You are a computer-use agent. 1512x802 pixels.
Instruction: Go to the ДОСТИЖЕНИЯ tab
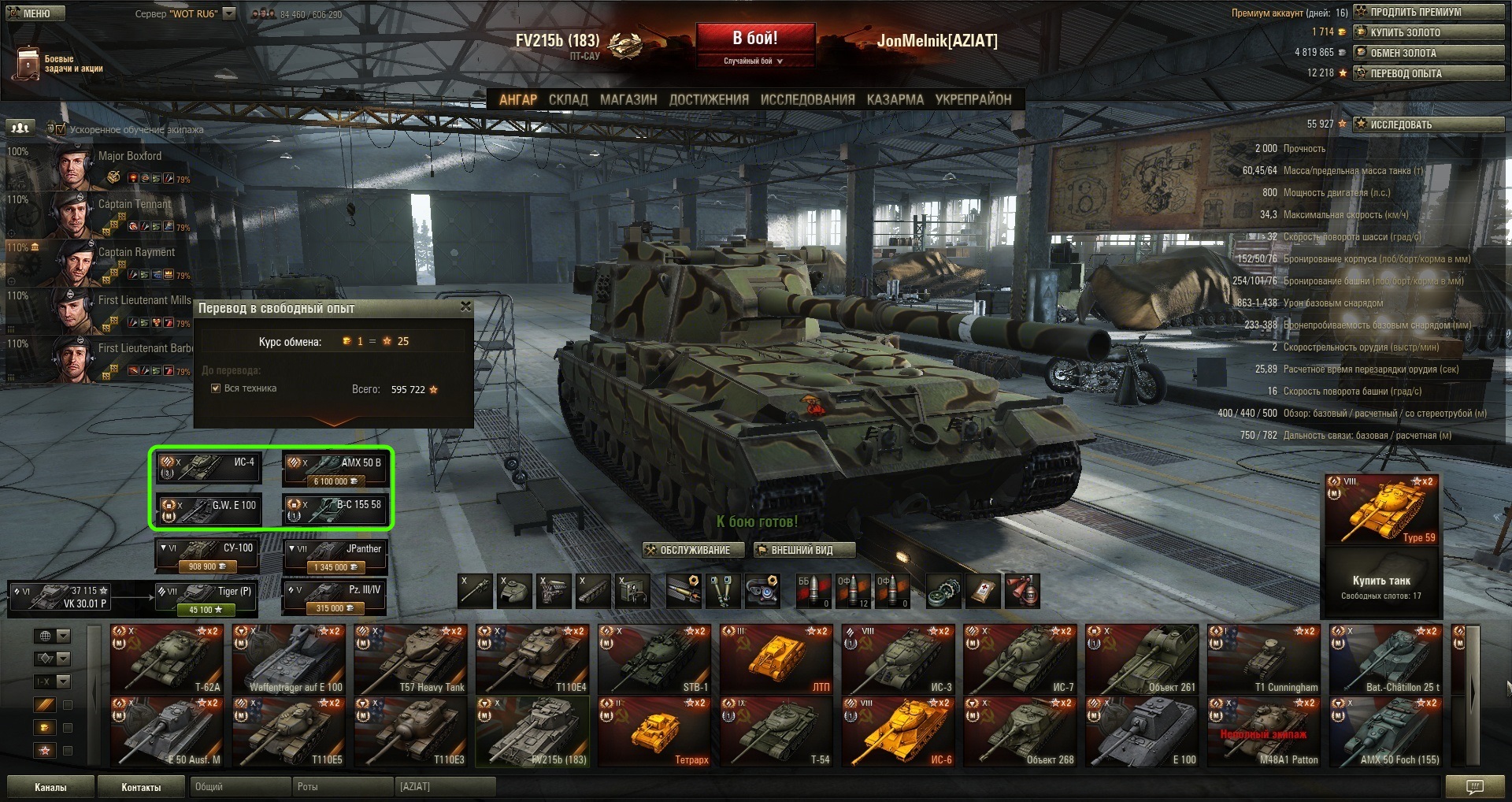tap(709, 100)
